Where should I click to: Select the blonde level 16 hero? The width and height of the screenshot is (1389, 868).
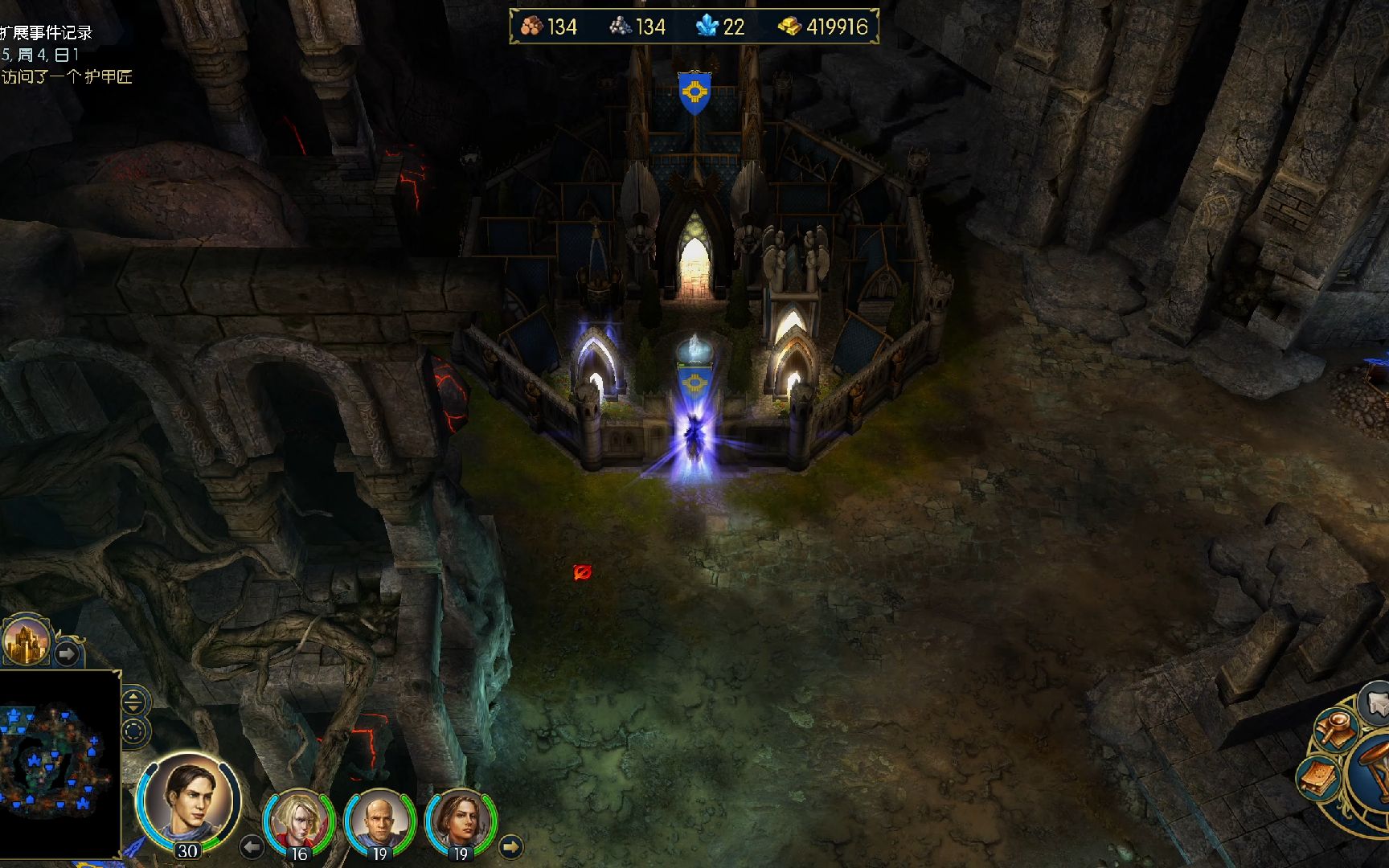pos(299,821)
